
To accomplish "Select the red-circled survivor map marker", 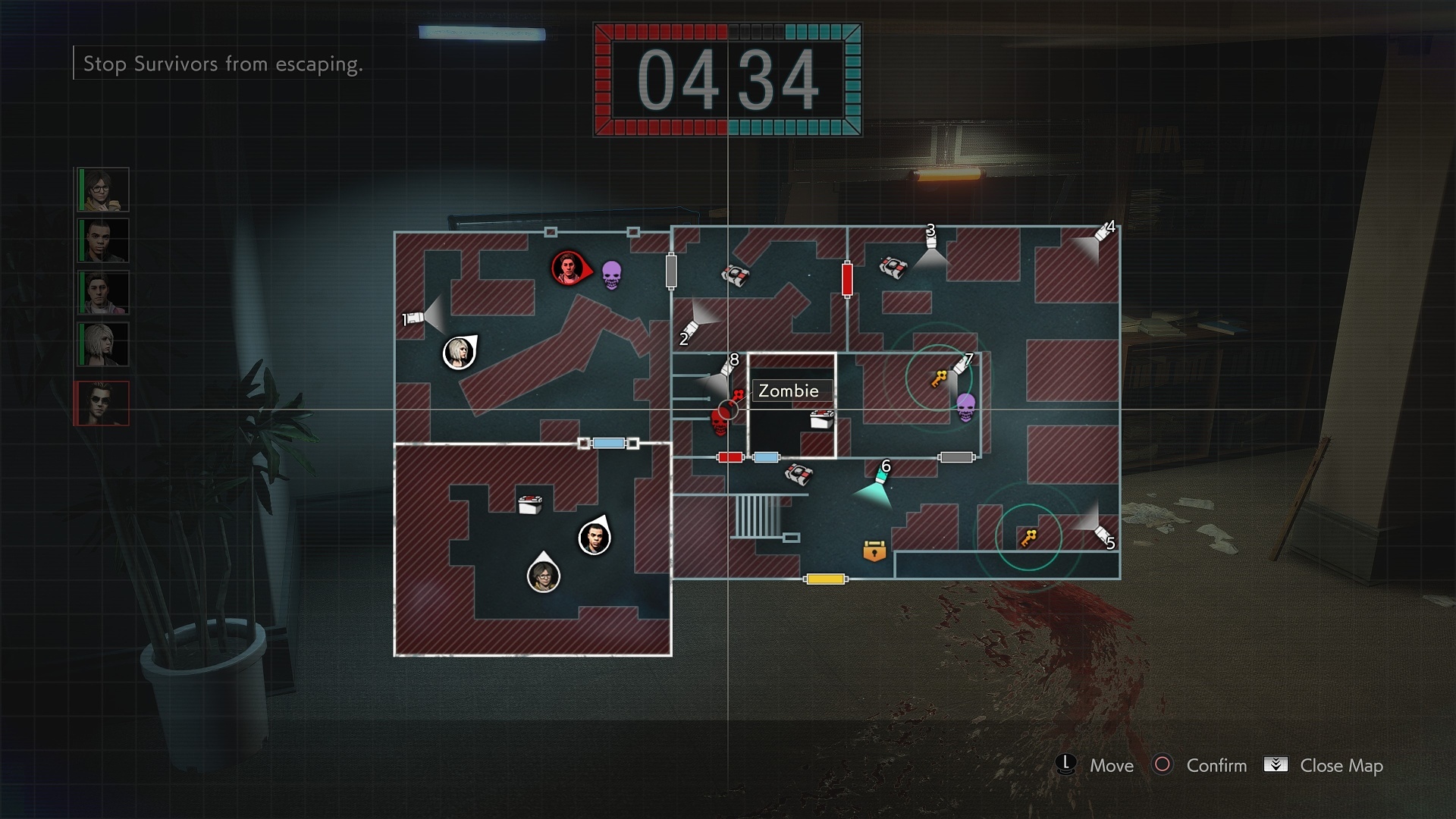I will (569, 268).
